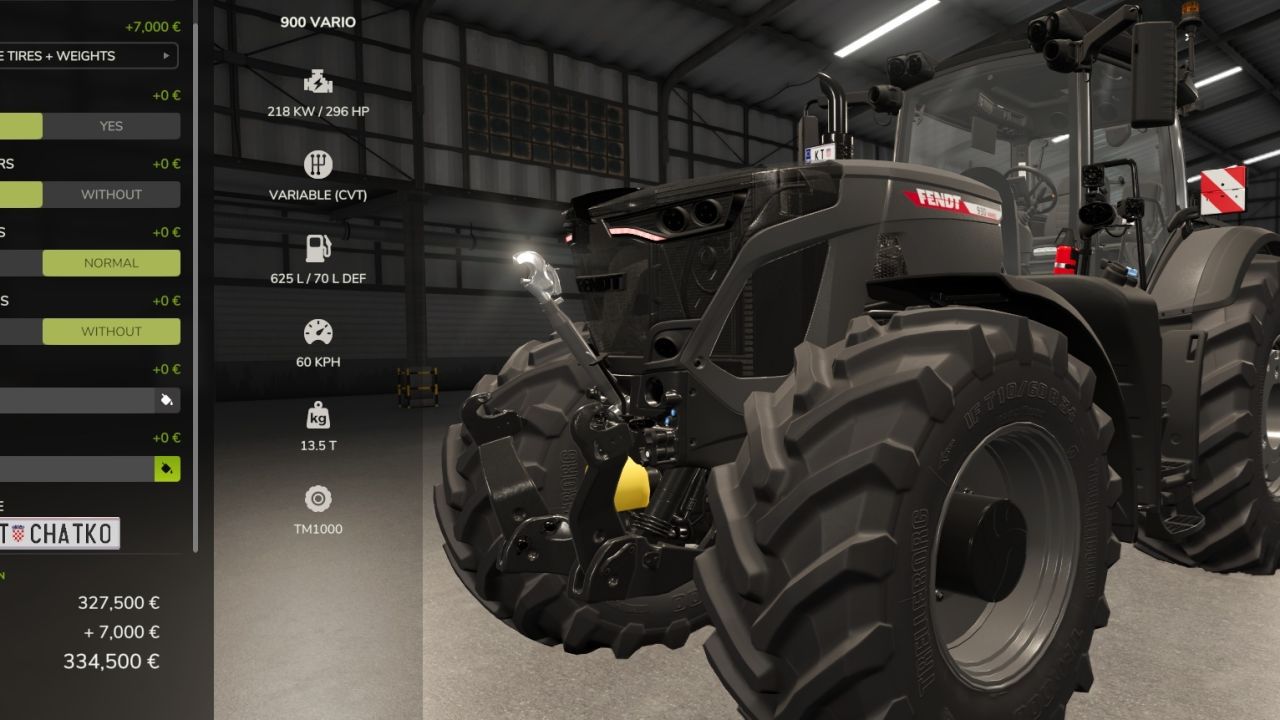The width and height of the screenshot is (1280, 720).
Task: Open the tires + weights dropdown
Action: [88, 56]
